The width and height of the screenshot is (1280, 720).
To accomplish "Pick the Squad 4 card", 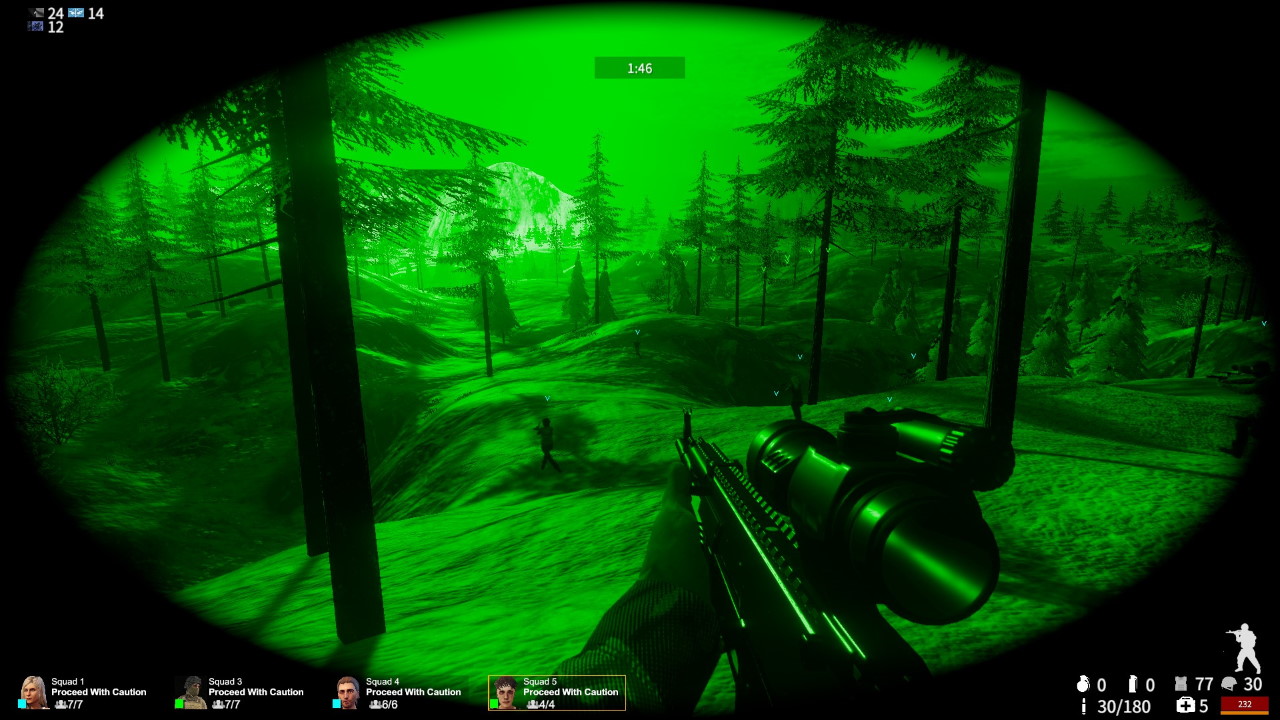I will tap(398, 692).
